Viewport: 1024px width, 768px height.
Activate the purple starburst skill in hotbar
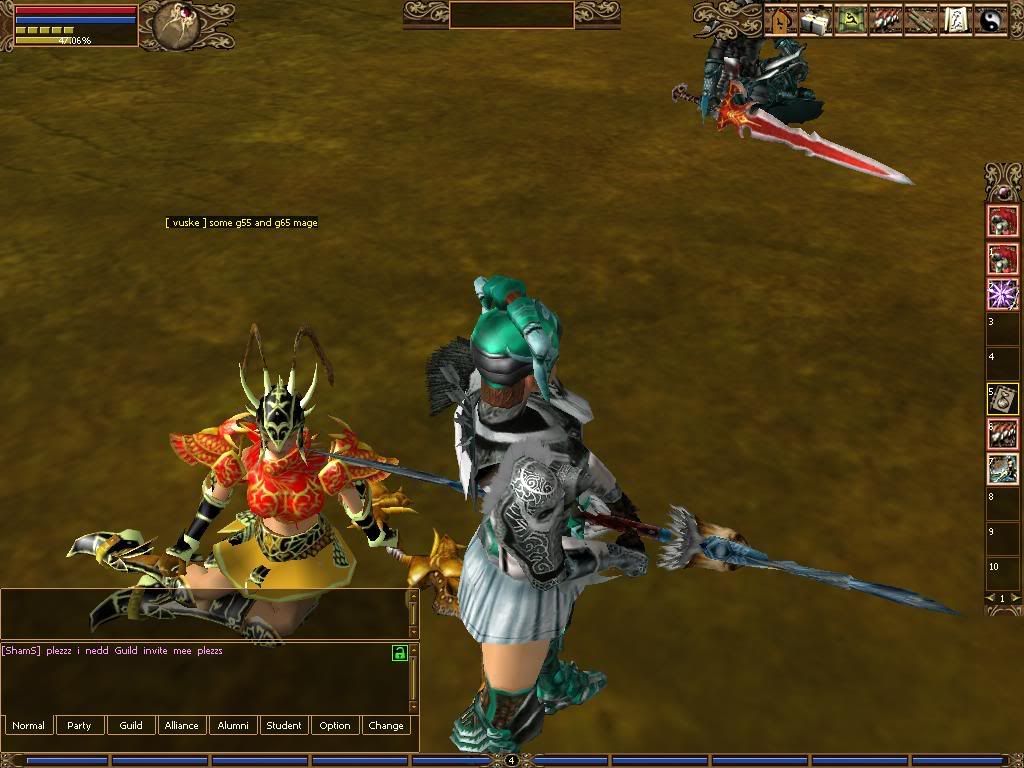pos(1002,294)
